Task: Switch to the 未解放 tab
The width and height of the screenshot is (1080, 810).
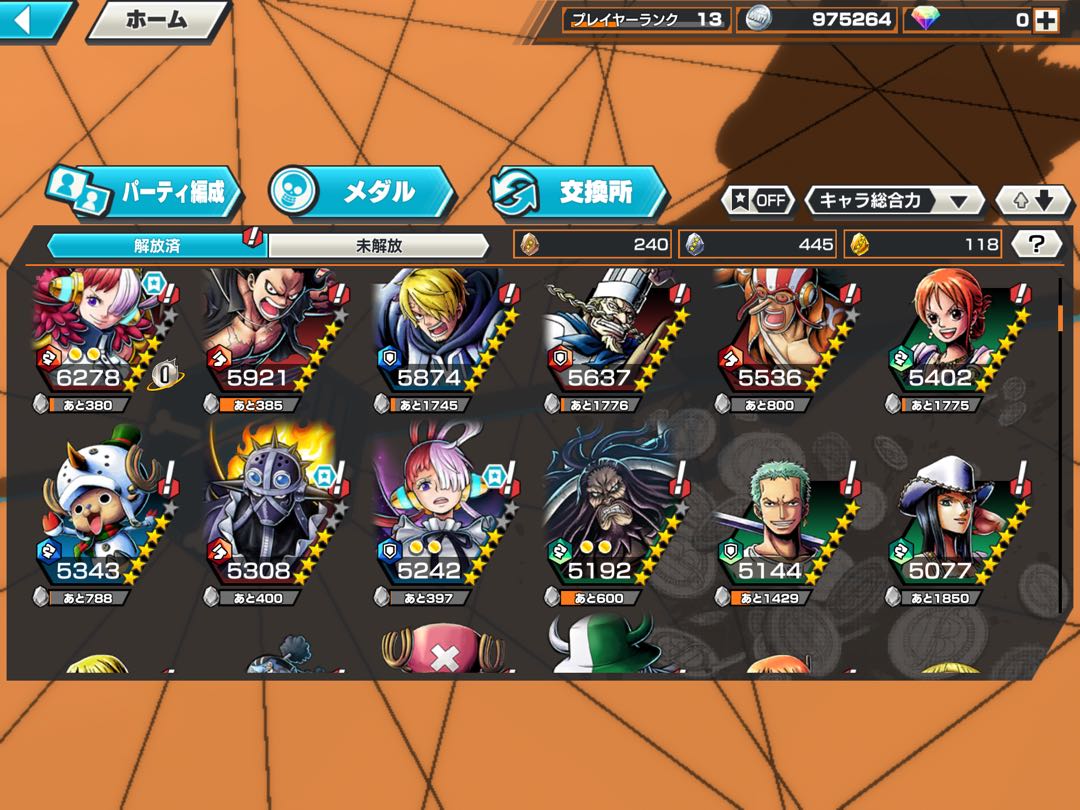Action: click(x=378, y=245)
